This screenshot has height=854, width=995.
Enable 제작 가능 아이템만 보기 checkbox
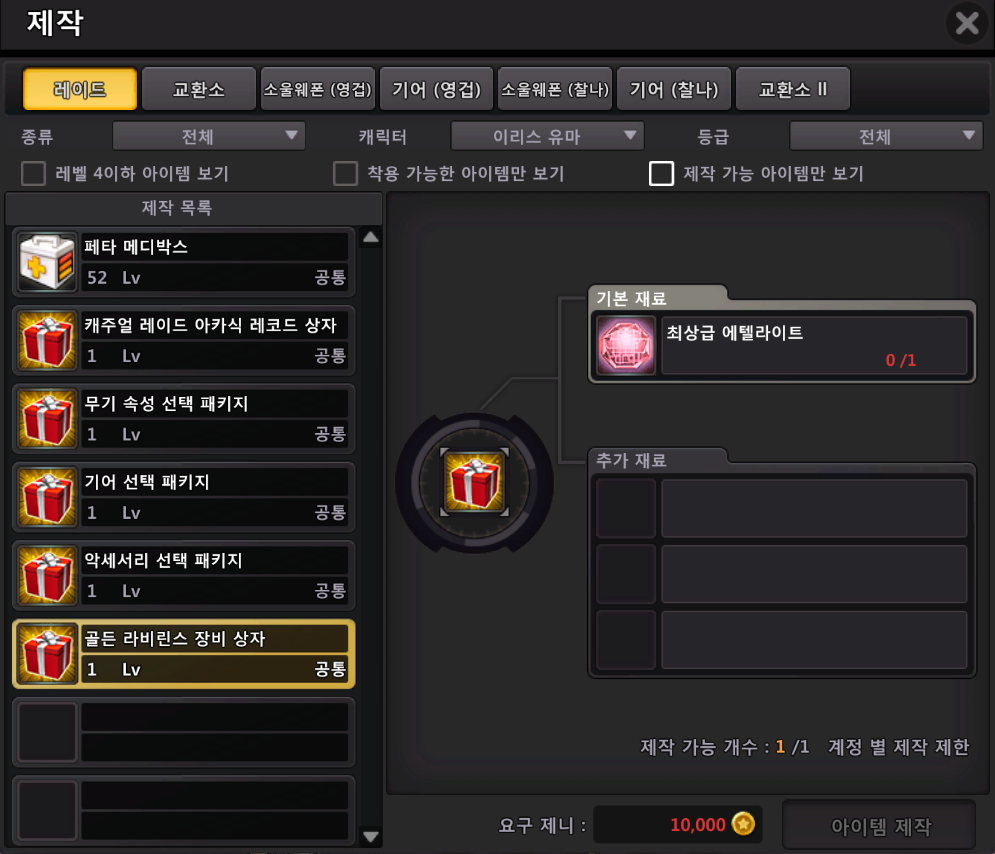661,174
